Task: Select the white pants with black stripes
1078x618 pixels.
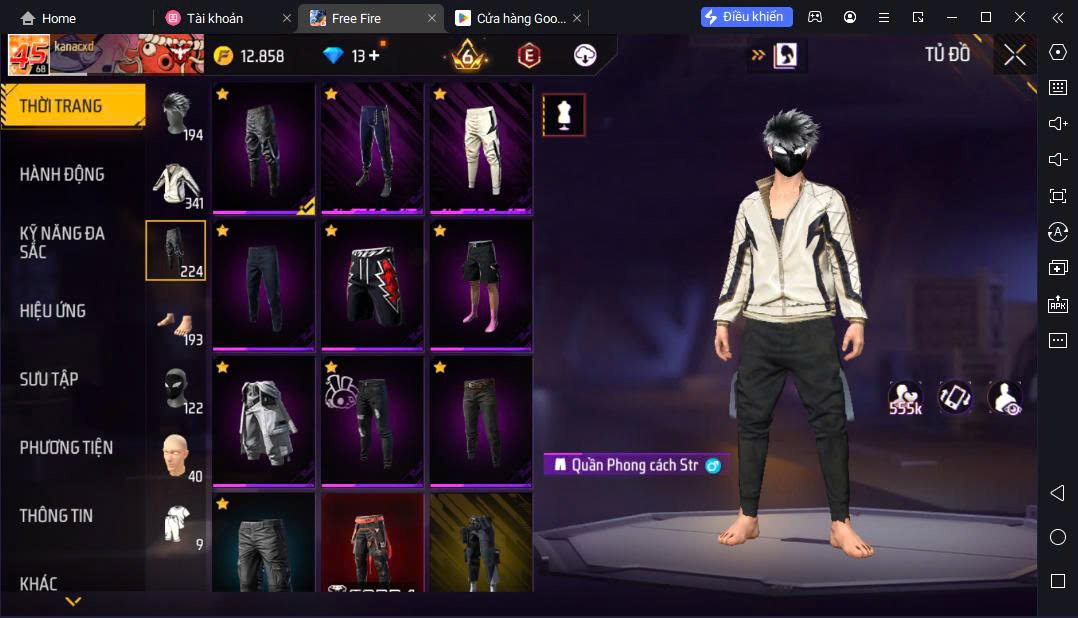Action: point(481,147)
